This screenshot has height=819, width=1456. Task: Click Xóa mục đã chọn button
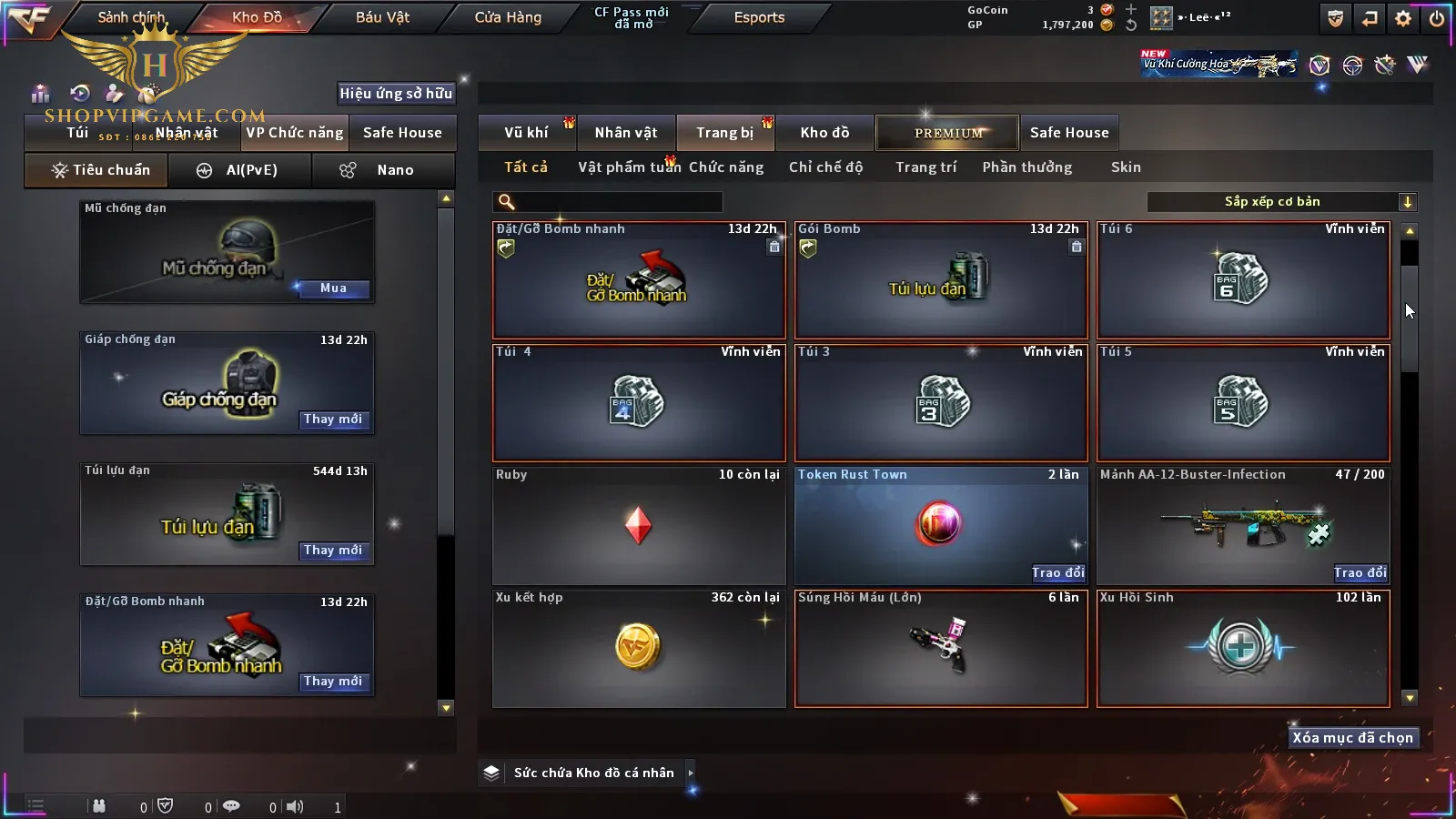click(1352, 738)
